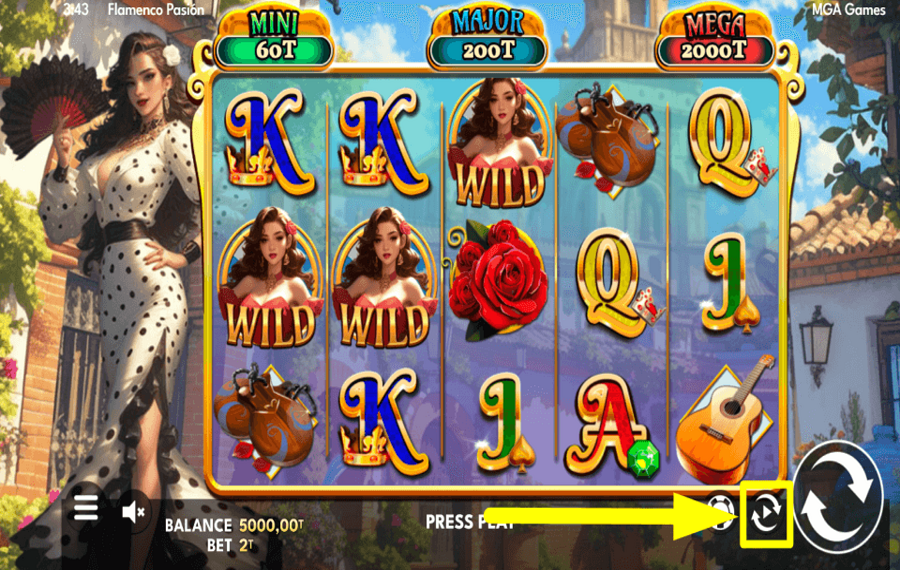Open the bet chip selector
The height and width of the screenshot is (570, 900).
click(x=720, y=509)
